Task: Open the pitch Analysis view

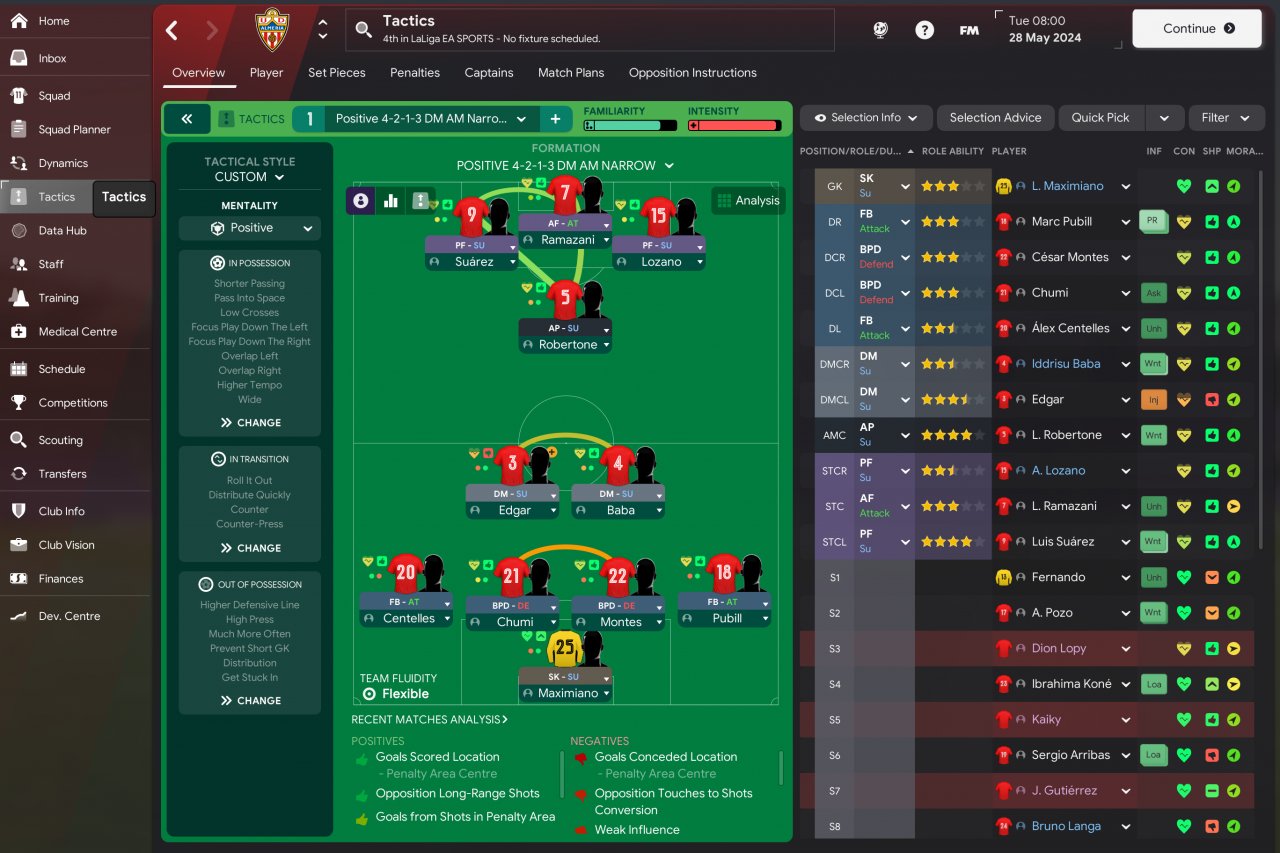Action: pos(748,201)
